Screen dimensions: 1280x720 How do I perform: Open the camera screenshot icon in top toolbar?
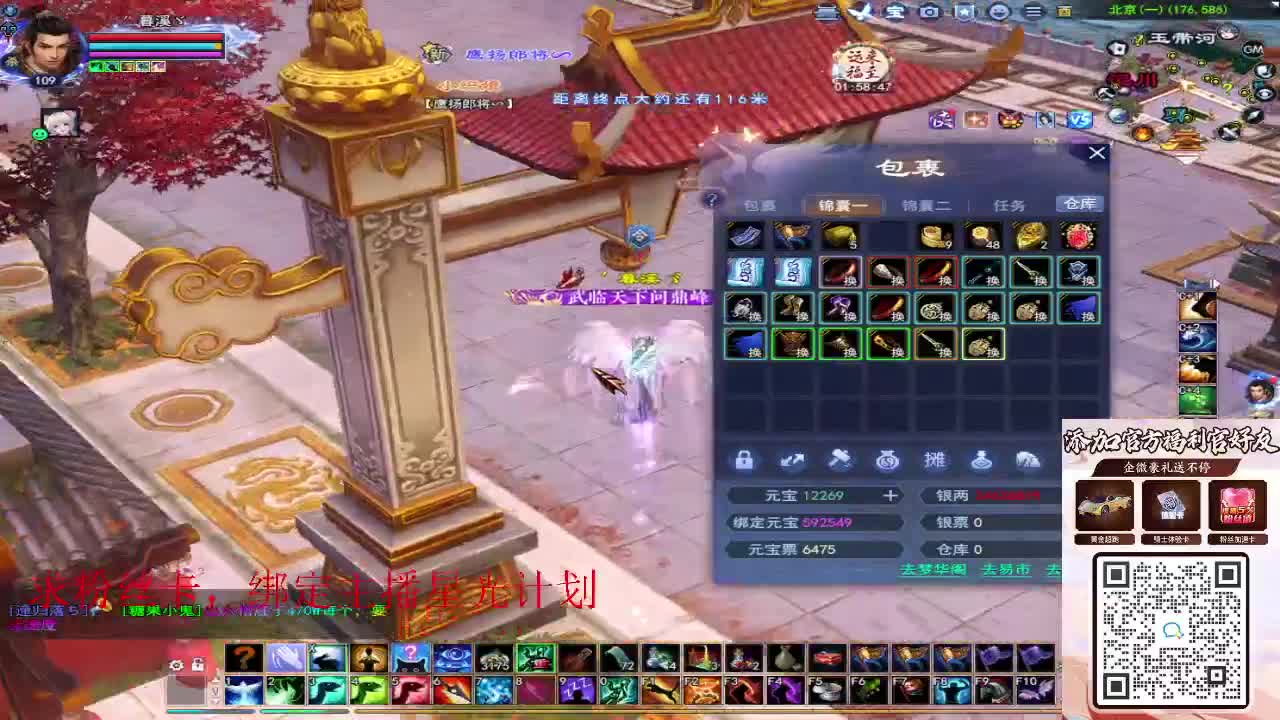930,12
